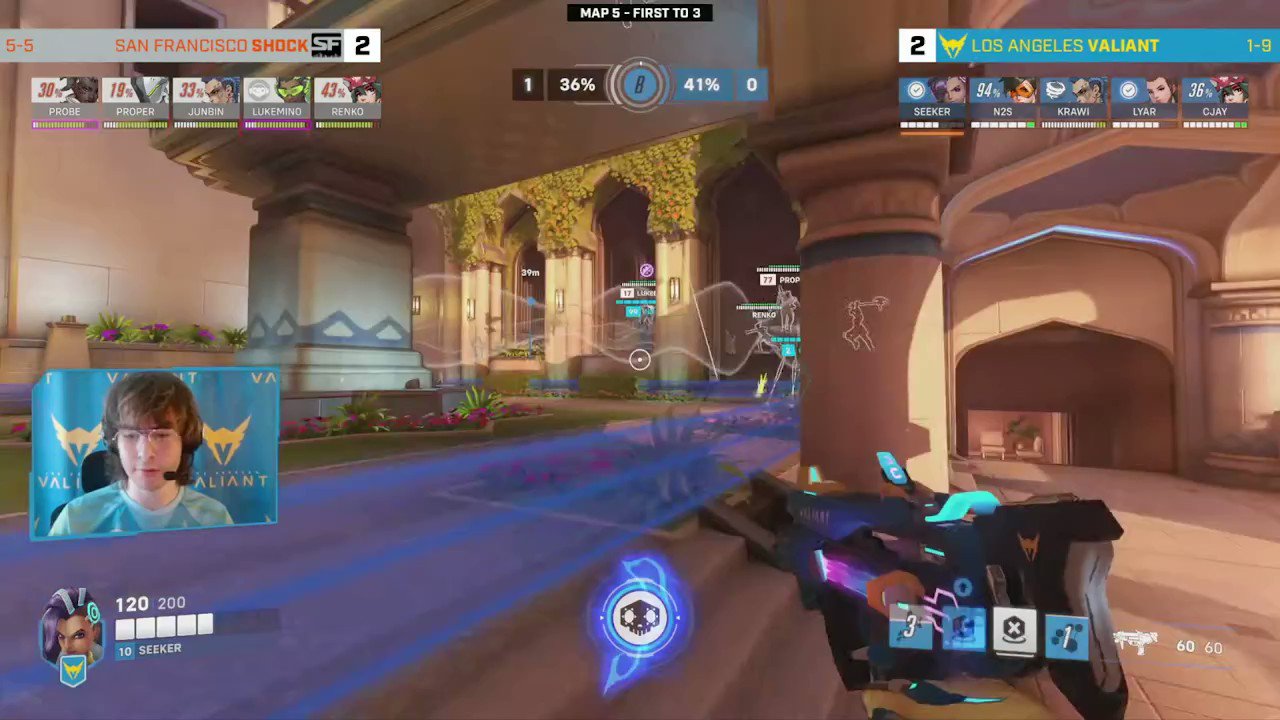Screen dimensions: 1280x720
Task: Open the MAP 5 - FIRST TO 3 banner
Action: [640, 12]
